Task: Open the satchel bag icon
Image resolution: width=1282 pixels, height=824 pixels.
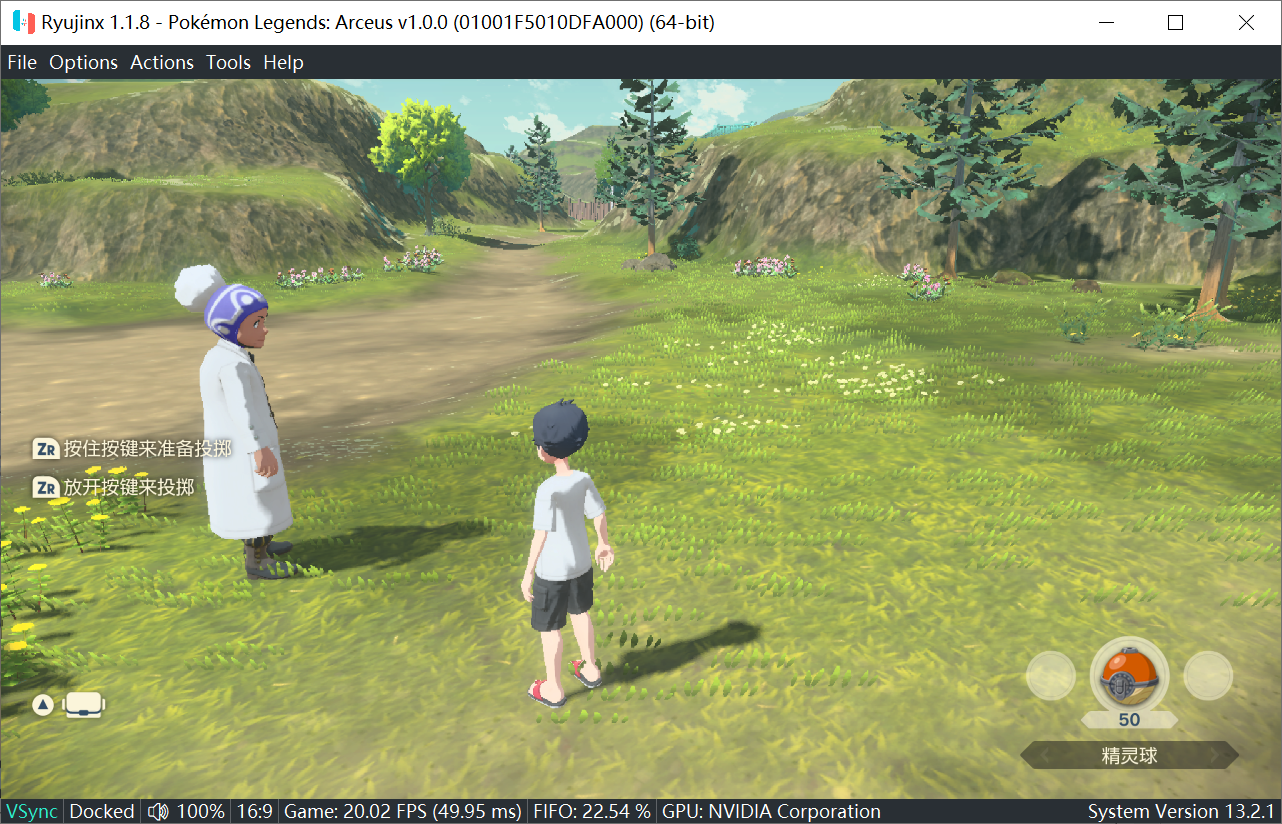Action: pos(84,705)
